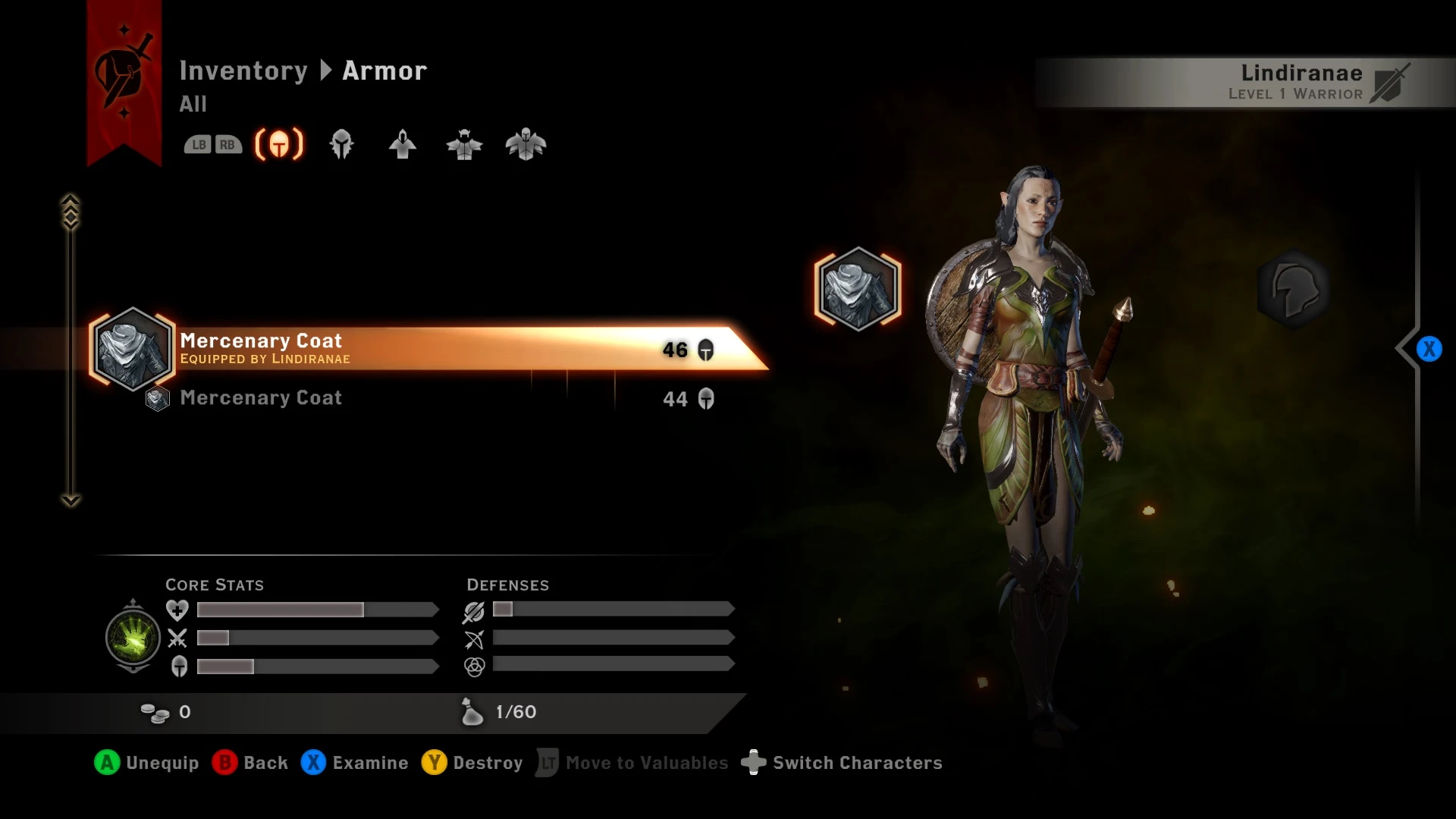Image resolution: width=1456 pixels, height=819 pixels.
Task: Toggle the currently highlighted helmet filter
Action: (278, 144)
